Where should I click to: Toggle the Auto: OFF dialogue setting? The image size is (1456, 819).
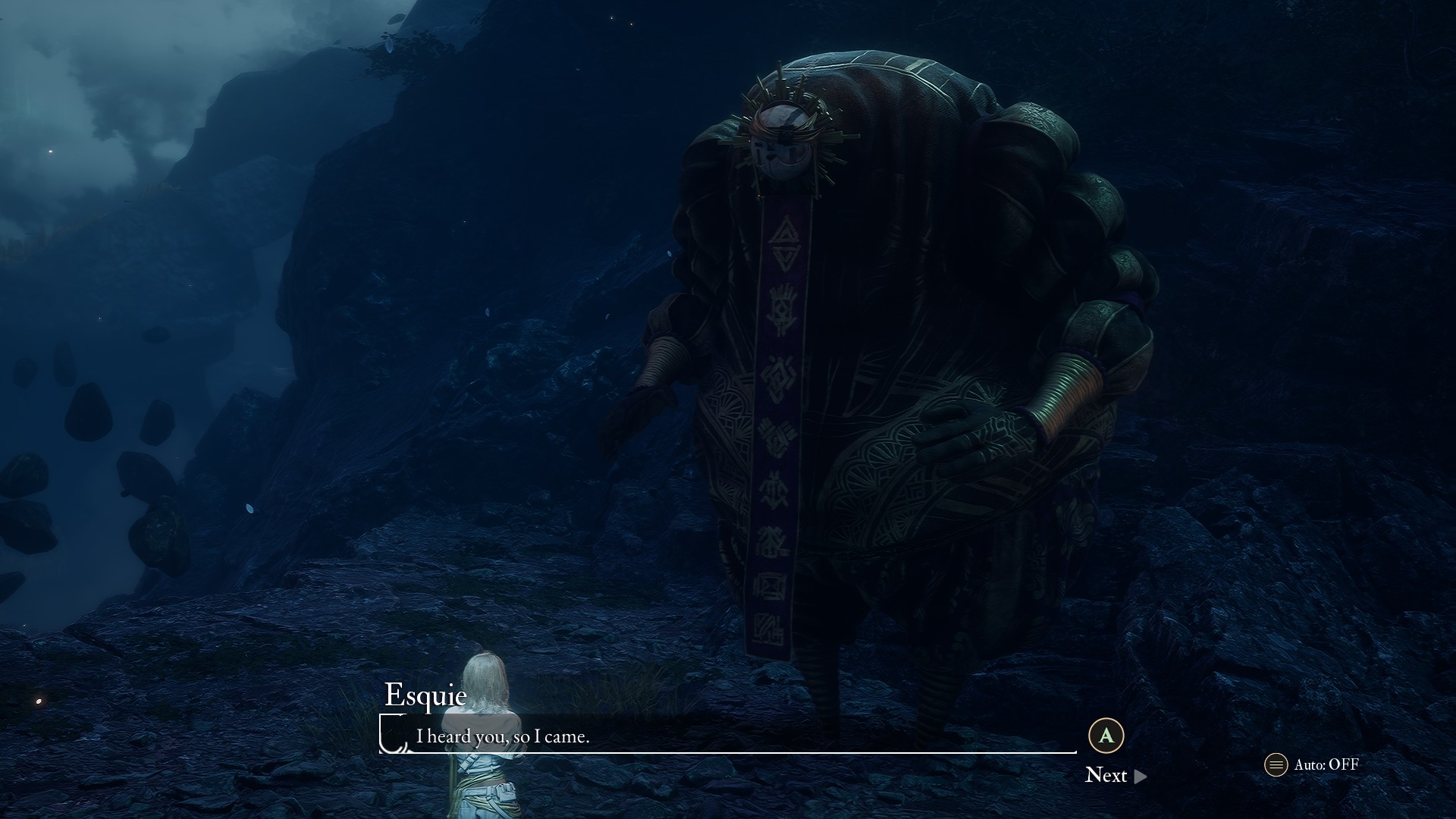pos(1312,764)
